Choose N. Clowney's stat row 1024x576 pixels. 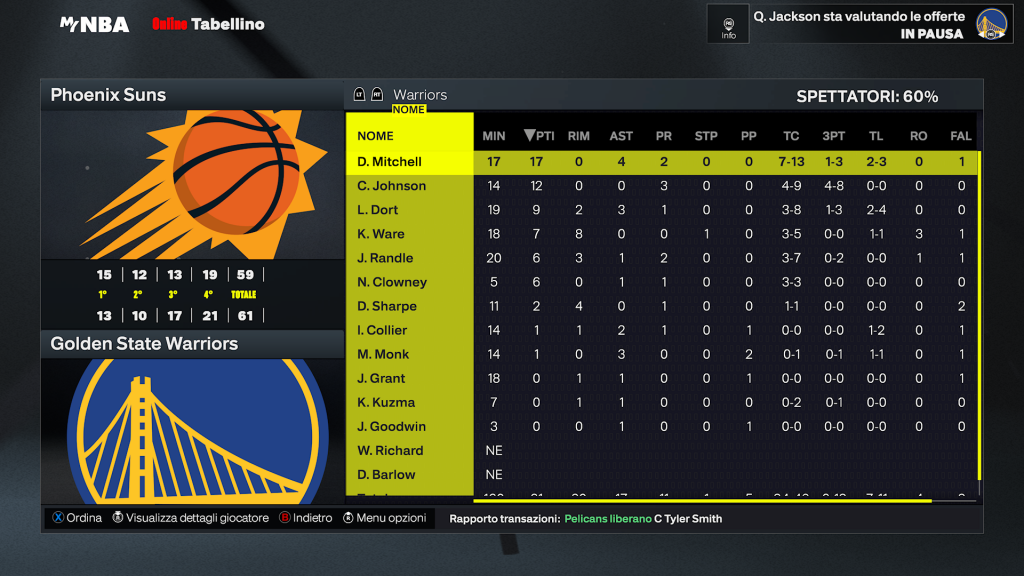[392, 282]
